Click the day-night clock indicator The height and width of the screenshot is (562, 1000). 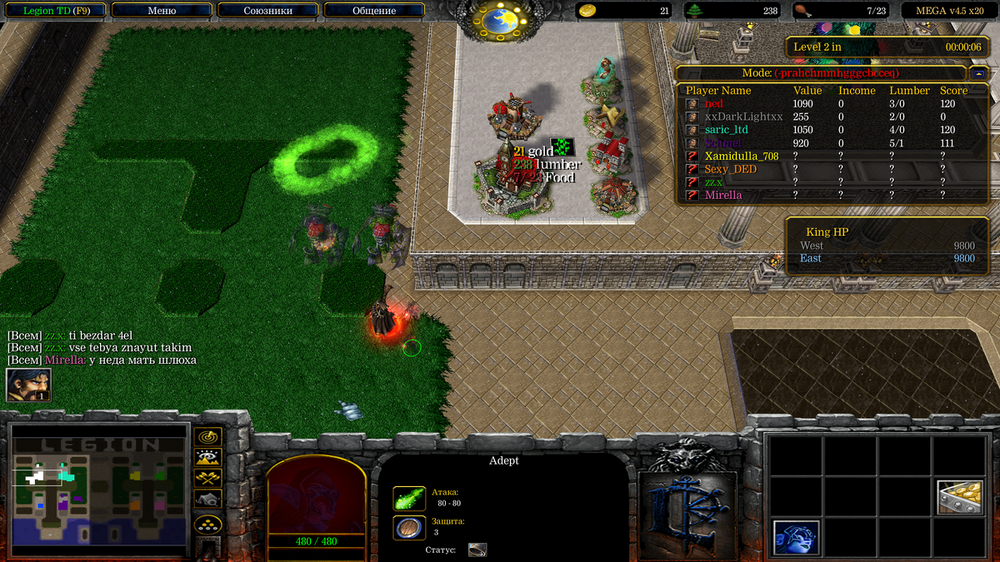click(498, 18)
